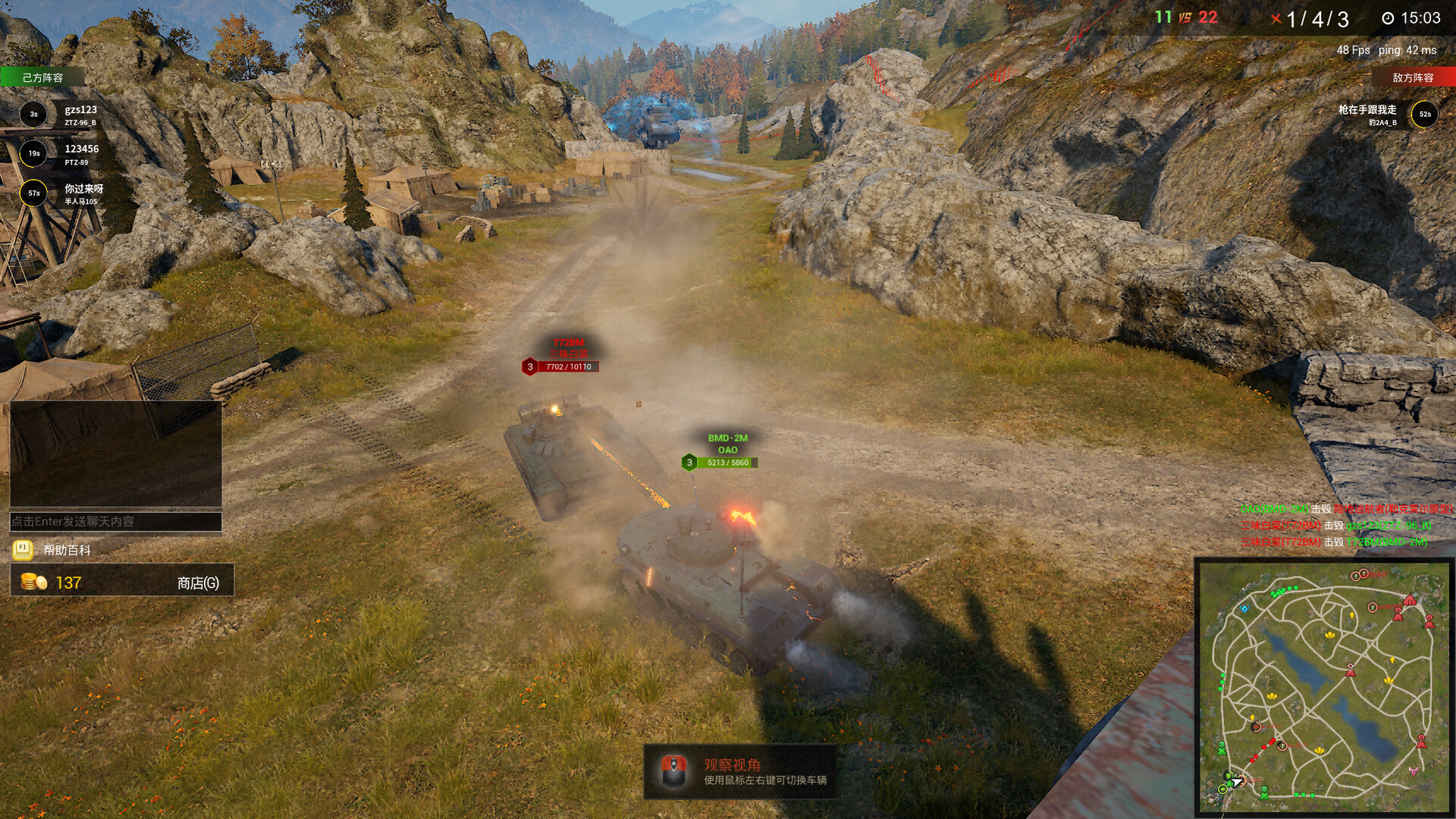The image size is (1456, 819).
Task: Click the chat message log panel
Action: point(115,453)
